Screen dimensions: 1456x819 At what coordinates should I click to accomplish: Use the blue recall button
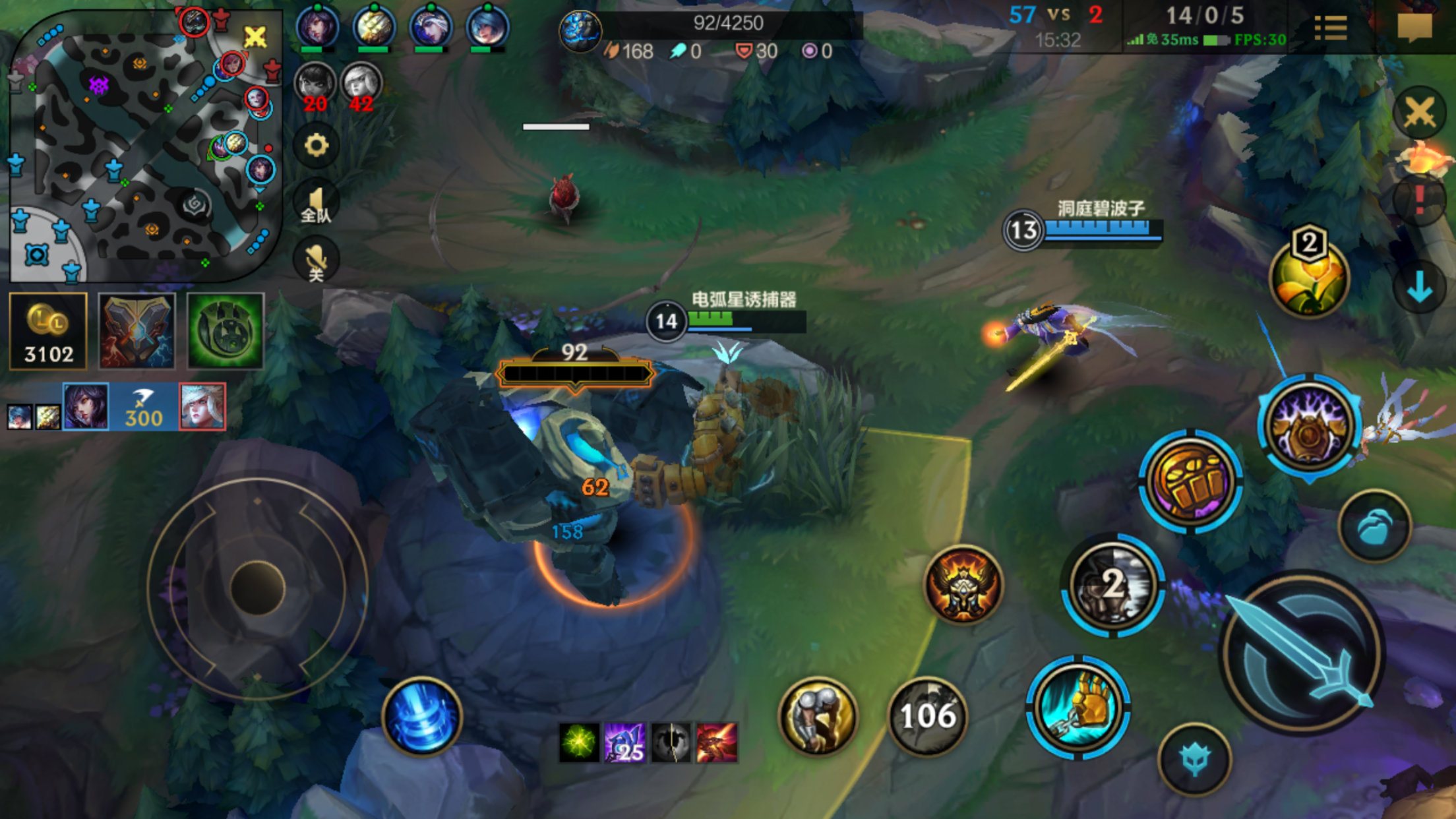(422, 717)
